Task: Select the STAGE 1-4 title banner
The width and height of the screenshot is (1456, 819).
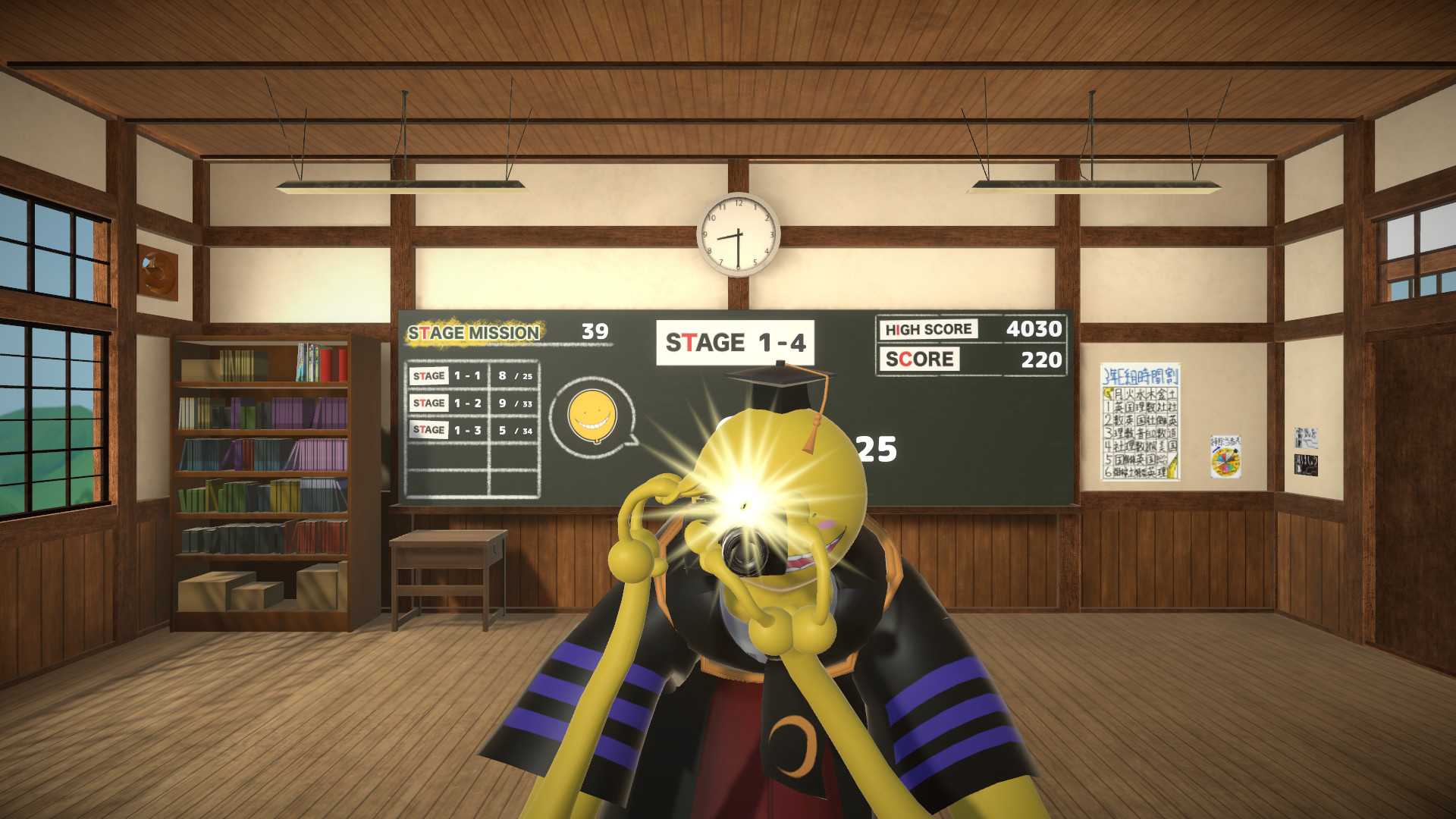Action: point(734,341)
